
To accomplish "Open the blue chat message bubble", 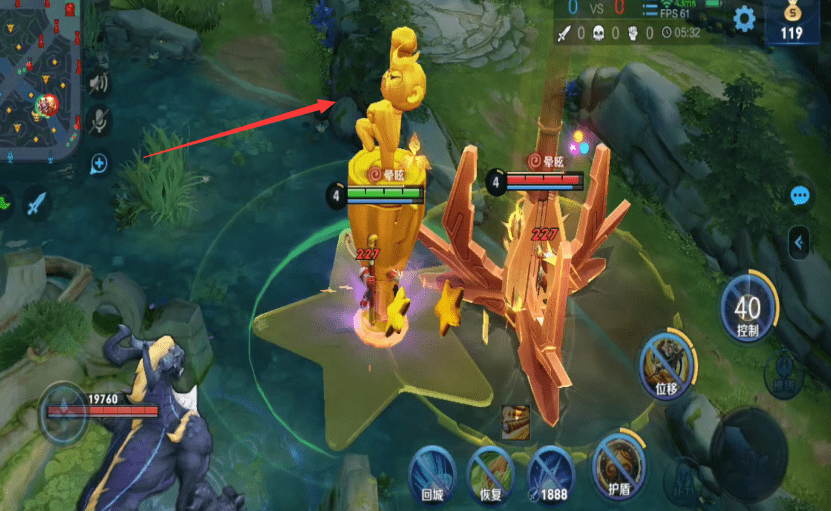I will (x=800, y=196).
